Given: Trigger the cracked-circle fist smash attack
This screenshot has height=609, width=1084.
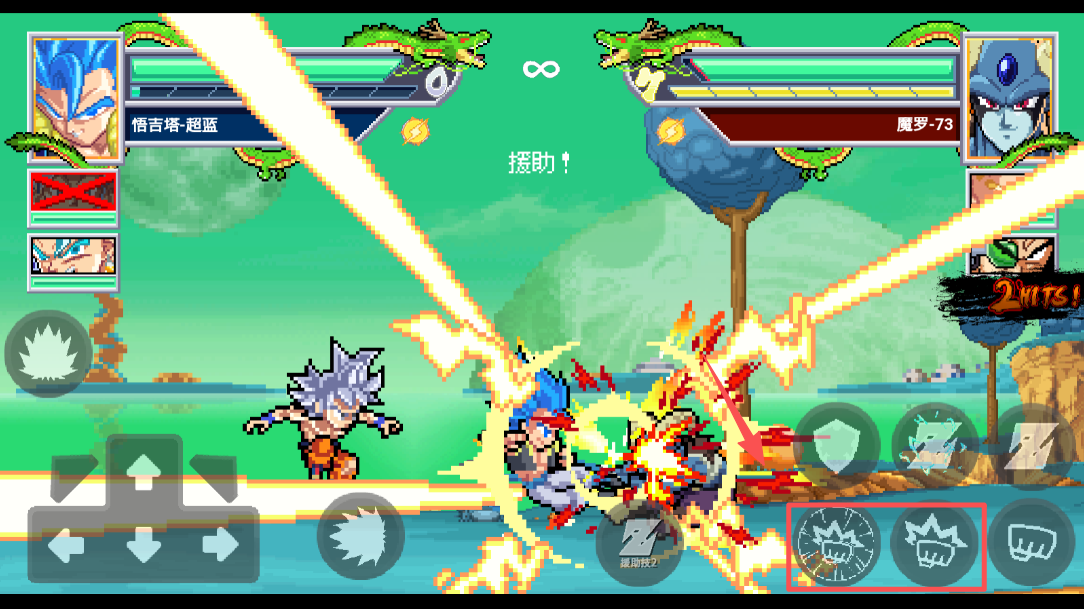Looking at the screenshot, I should pos(836,545).
